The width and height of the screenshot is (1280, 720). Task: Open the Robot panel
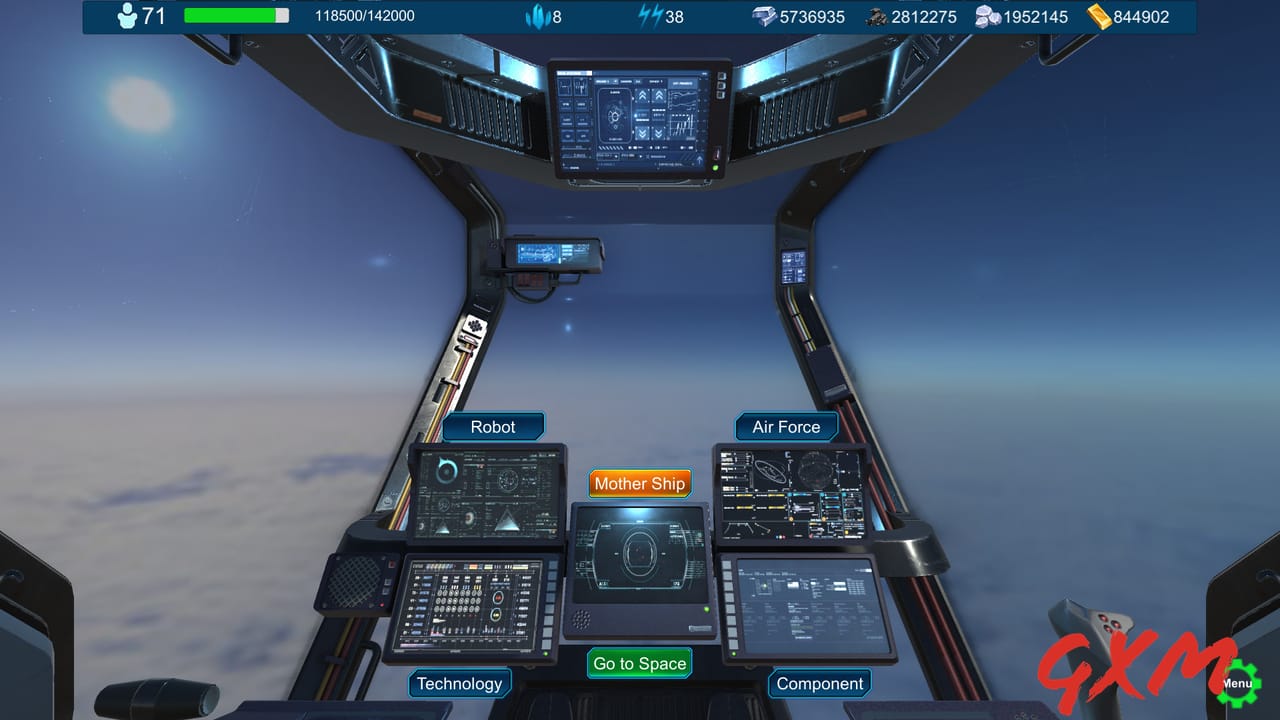click(494, 426)
